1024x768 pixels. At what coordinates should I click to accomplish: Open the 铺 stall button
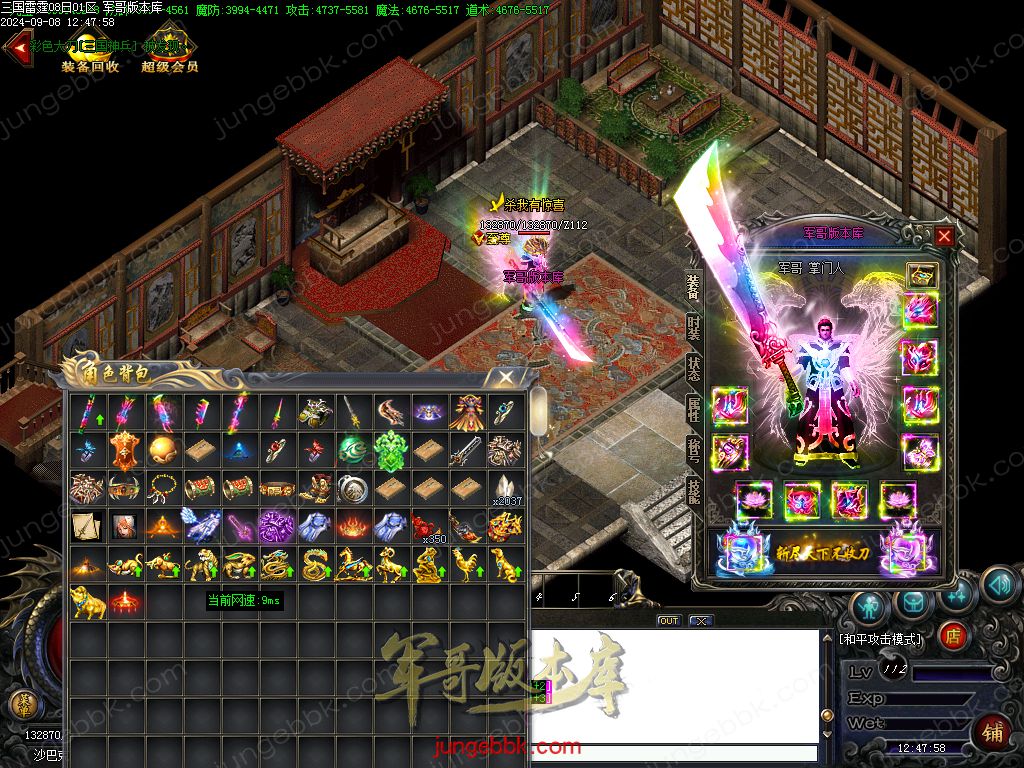click(x=992, y=732)
